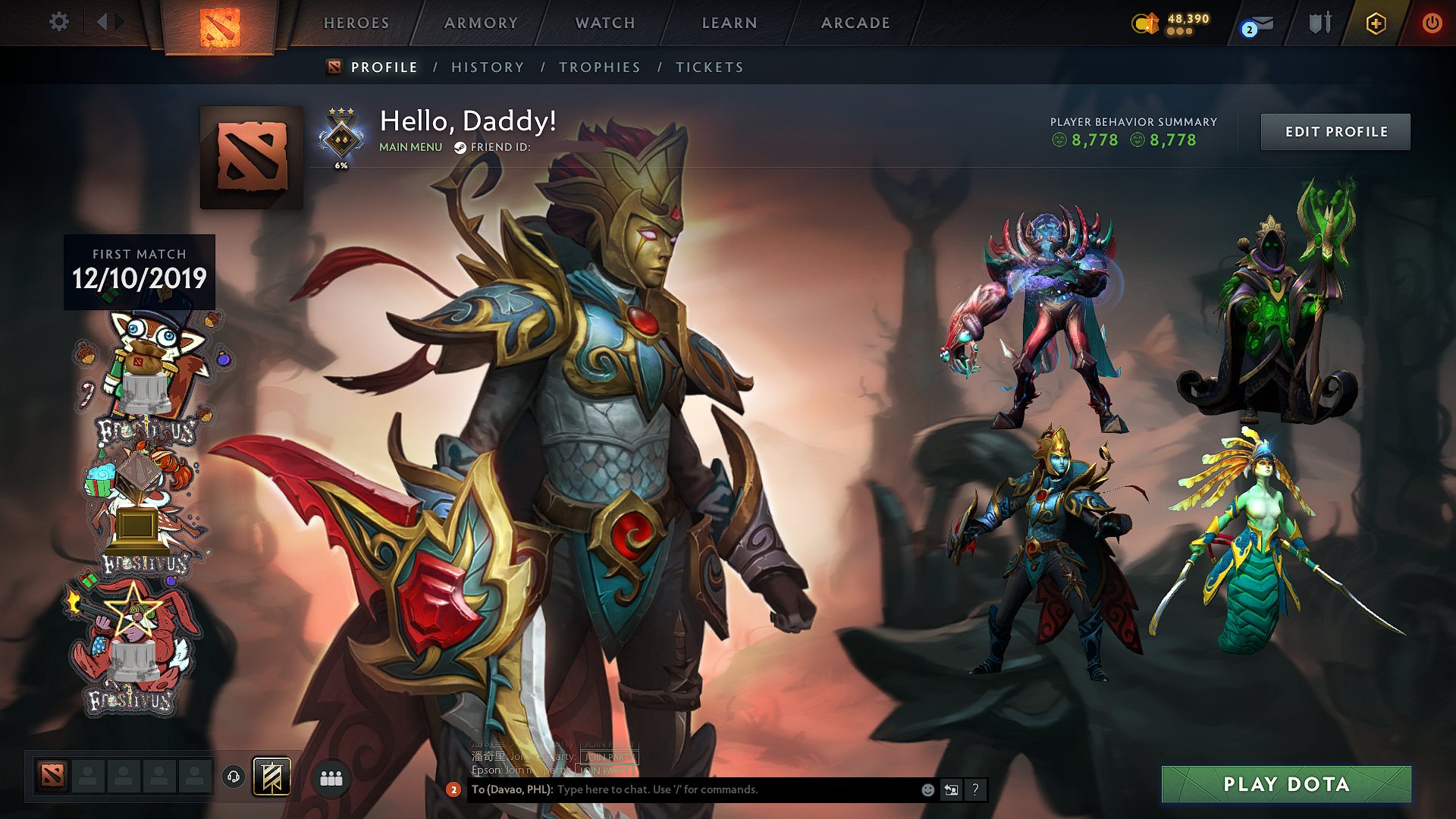
Task: Select the emoticon icon in the chat bar
Action: click(927, 789)
